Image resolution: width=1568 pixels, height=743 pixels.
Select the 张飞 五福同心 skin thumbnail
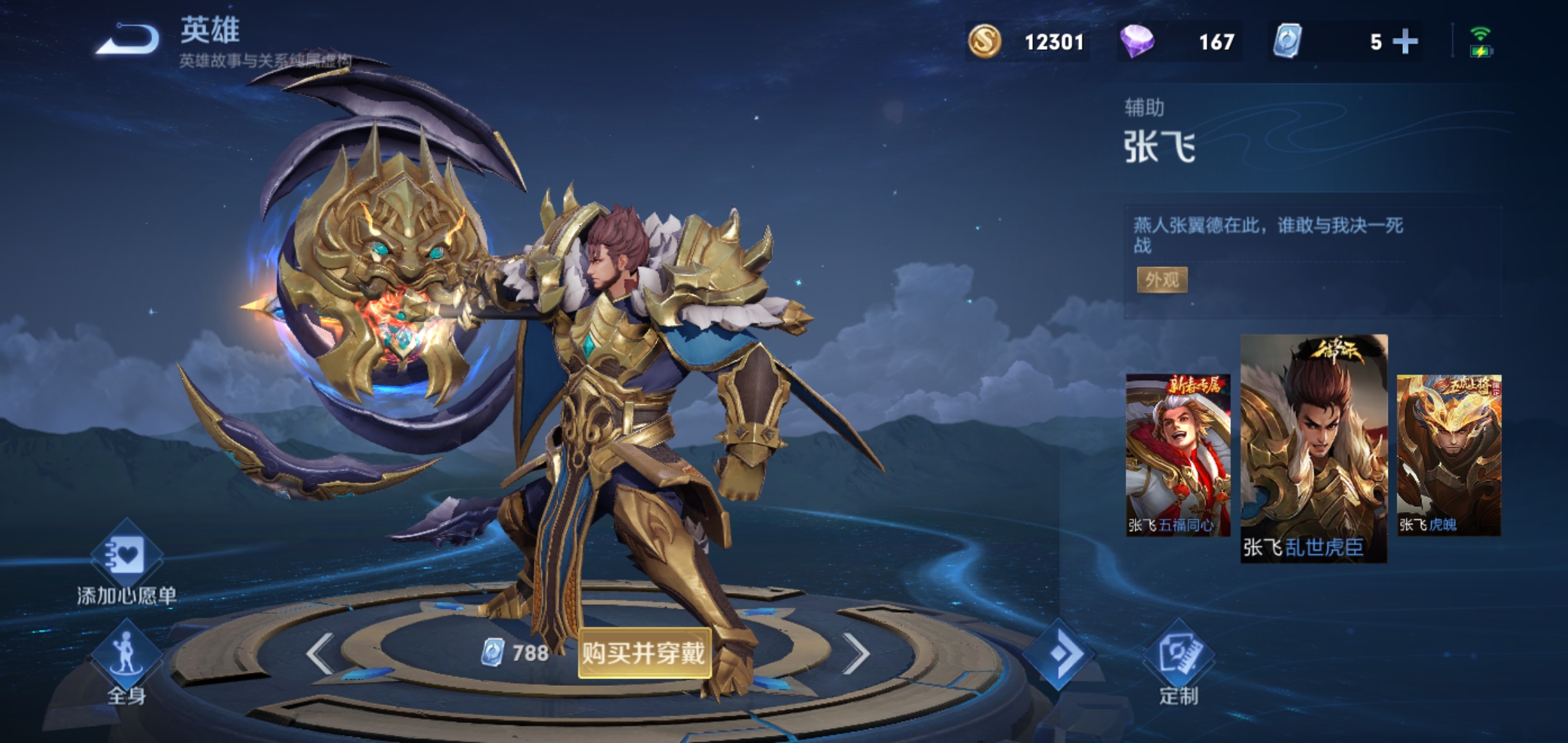[1177, 455]
